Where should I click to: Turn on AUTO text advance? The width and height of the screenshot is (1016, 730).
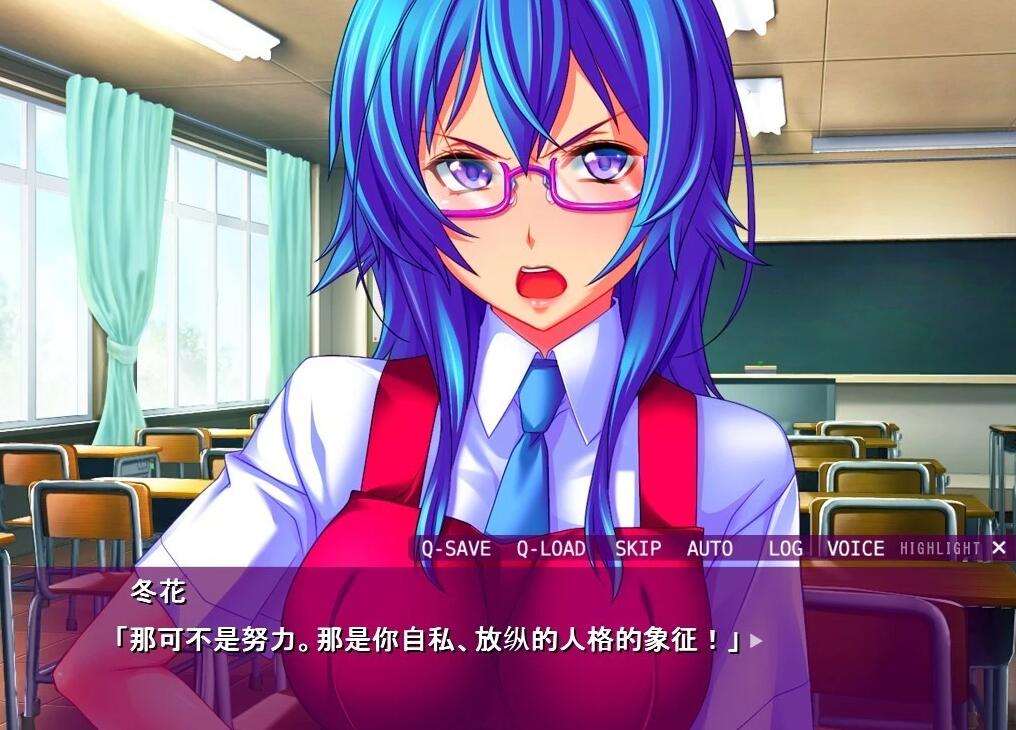click(710, 548)
